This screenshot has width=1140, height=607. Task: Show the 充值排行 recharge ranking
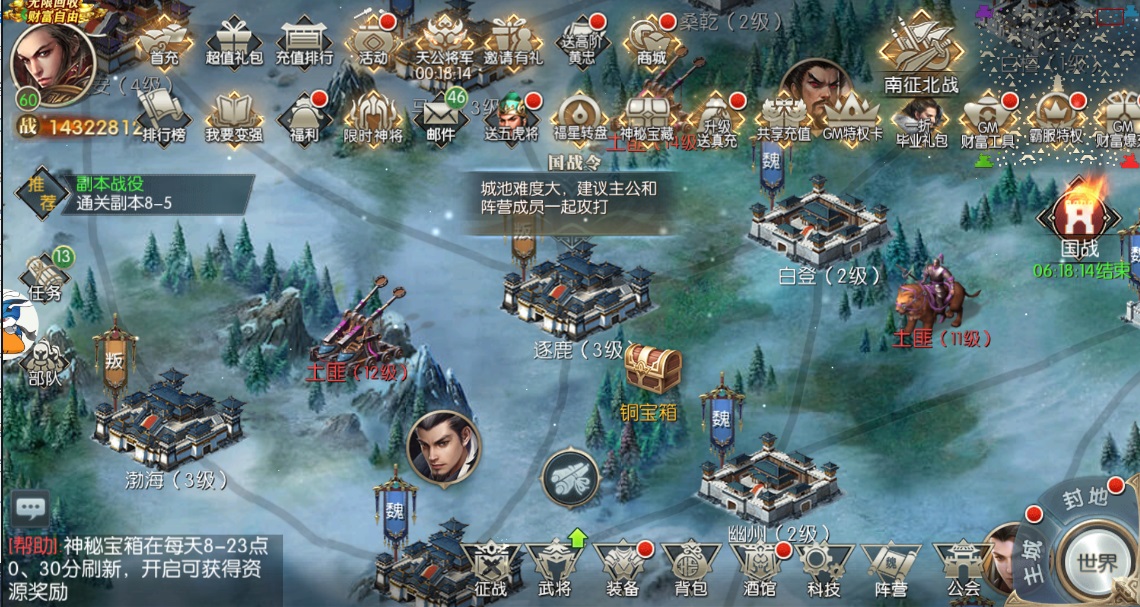click(x=304, y=42)
